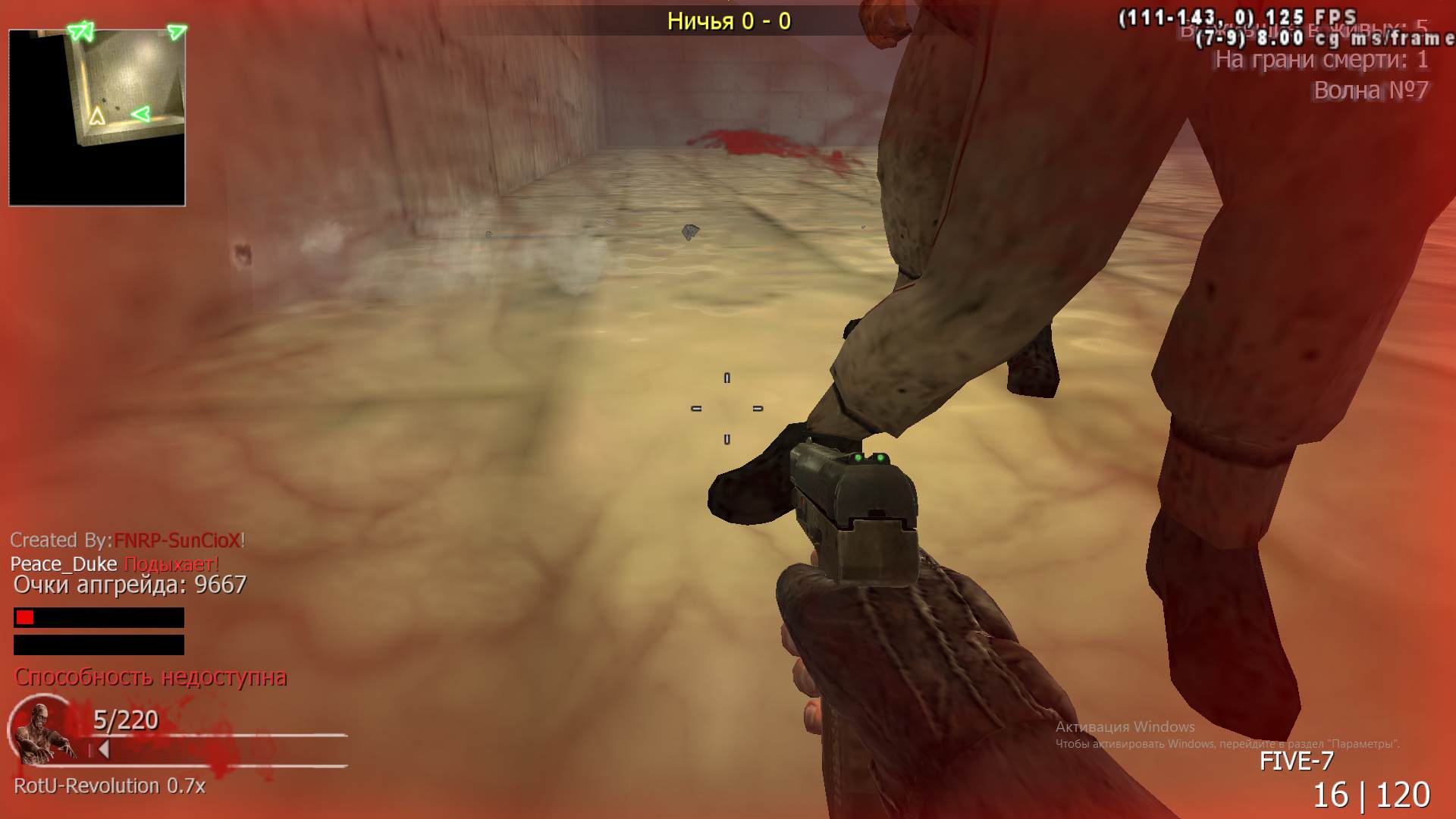Image resolution: width=1456 pixels, height=819 pixels.
Task: Click the red health bar
Action: (24, 617)
